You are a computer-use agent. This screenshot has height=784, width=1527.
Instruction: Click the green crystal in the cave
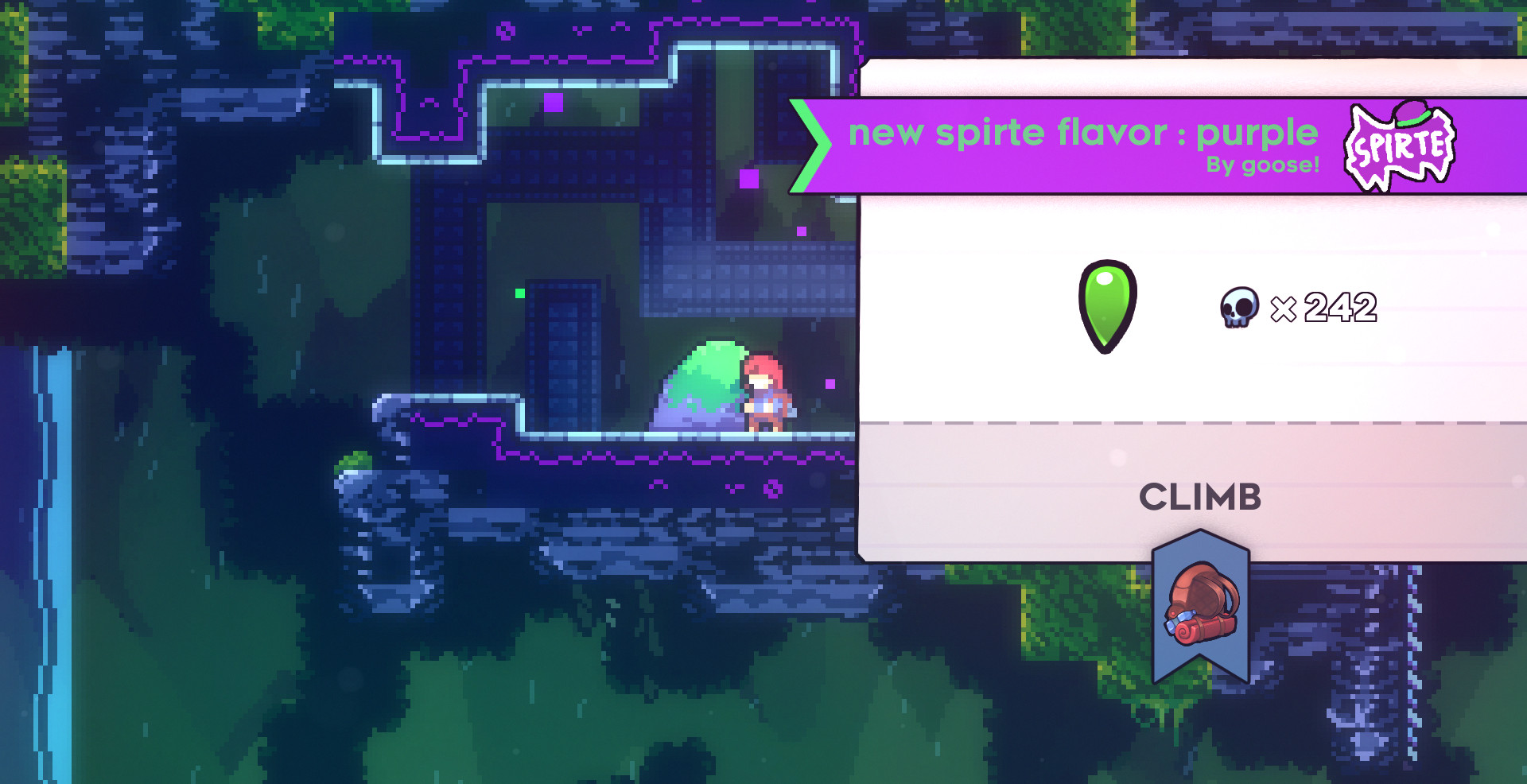(x=519, y=293)
